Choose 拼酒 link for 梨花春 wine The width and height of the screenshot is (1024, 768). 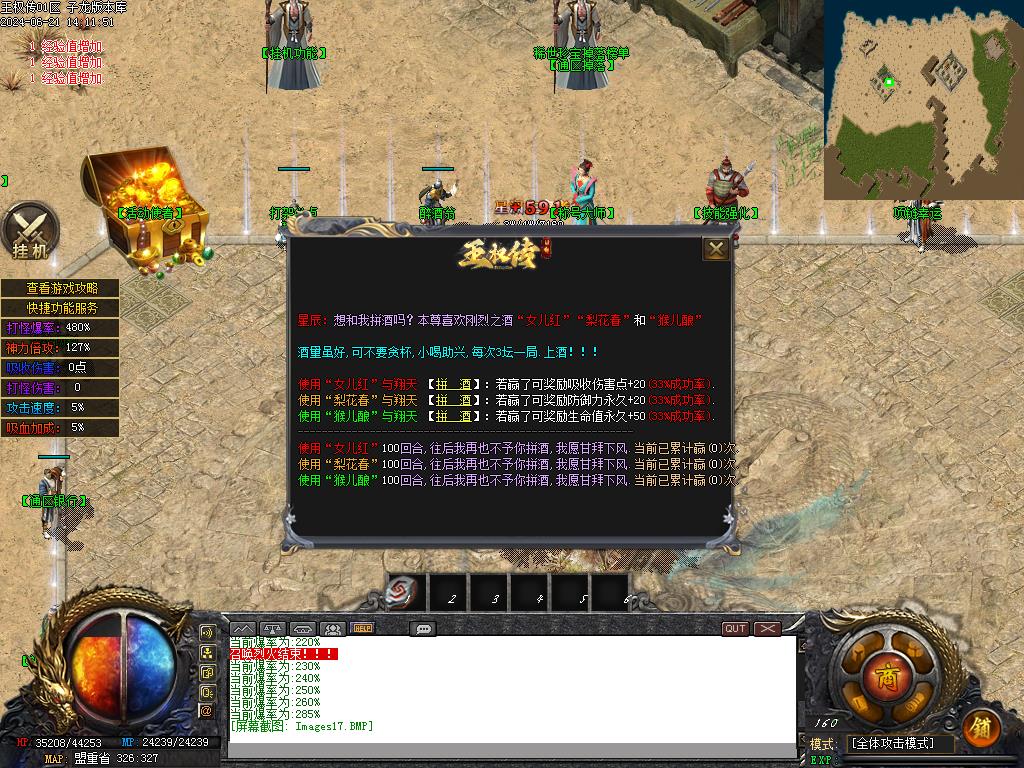click(453, 400)
